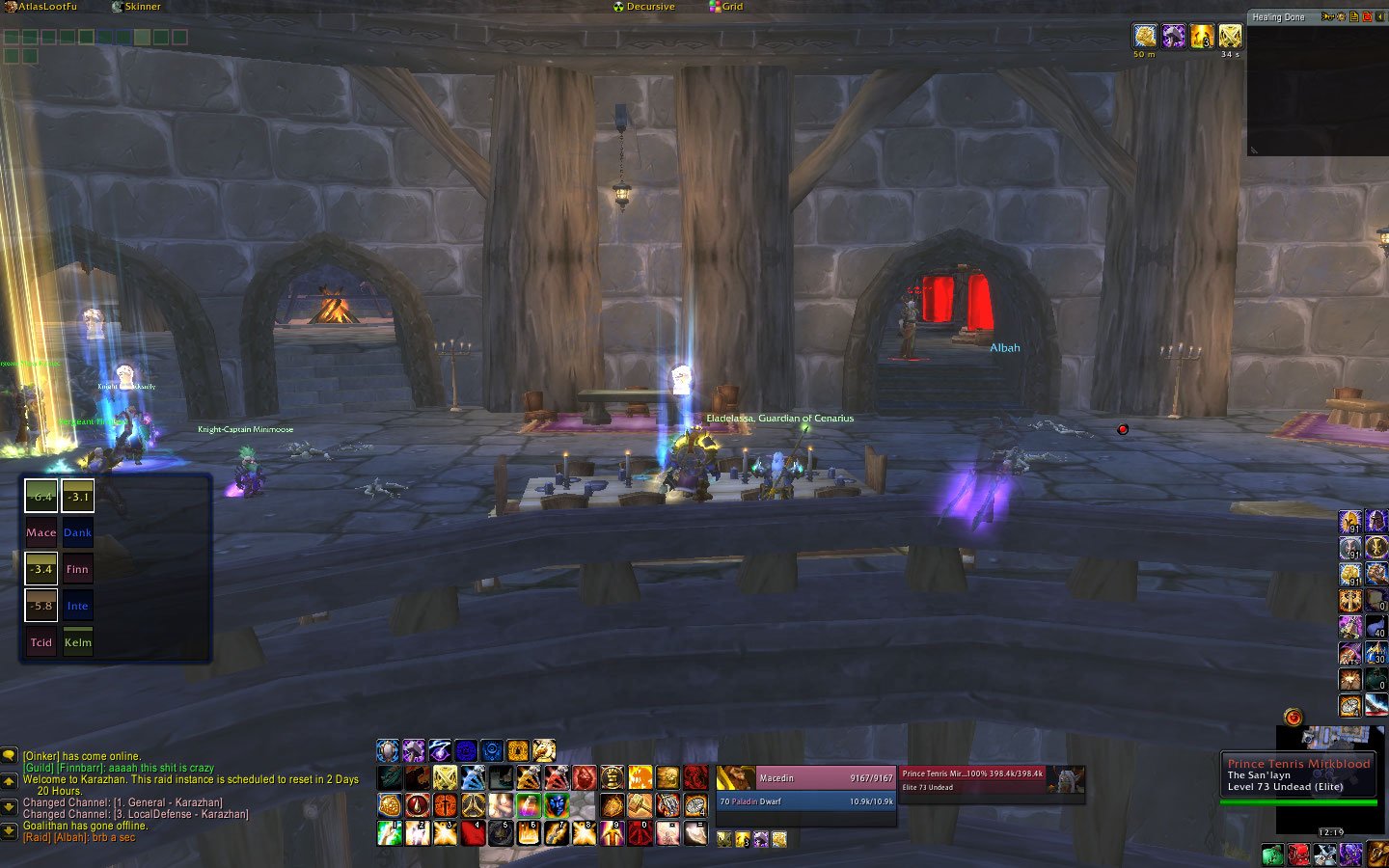The width and height of the screenshot is (1389, 868).
Task: Target Tcid in the raid grid
Action: [41, 642]
